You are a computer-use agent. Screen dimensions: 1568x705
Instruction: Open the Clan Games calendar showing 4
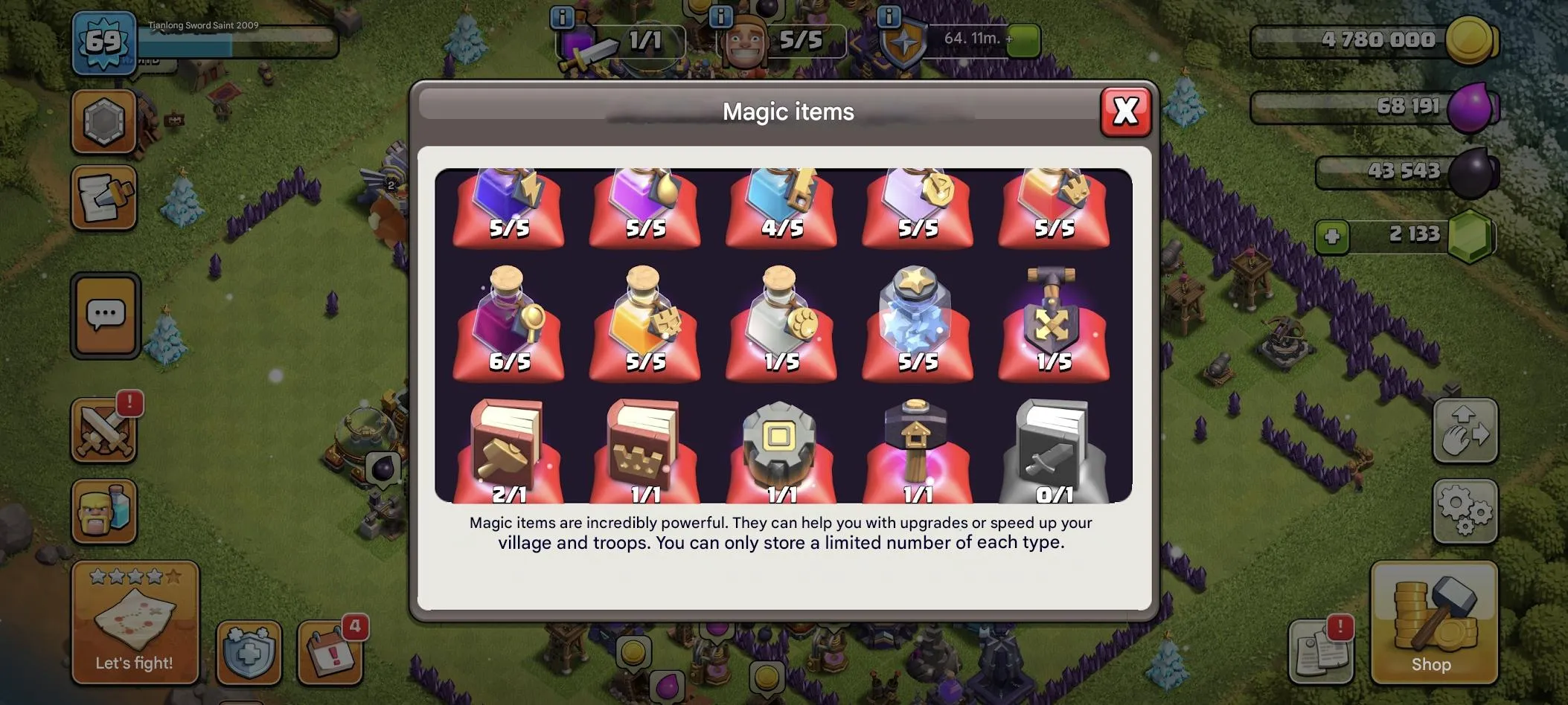330,654
